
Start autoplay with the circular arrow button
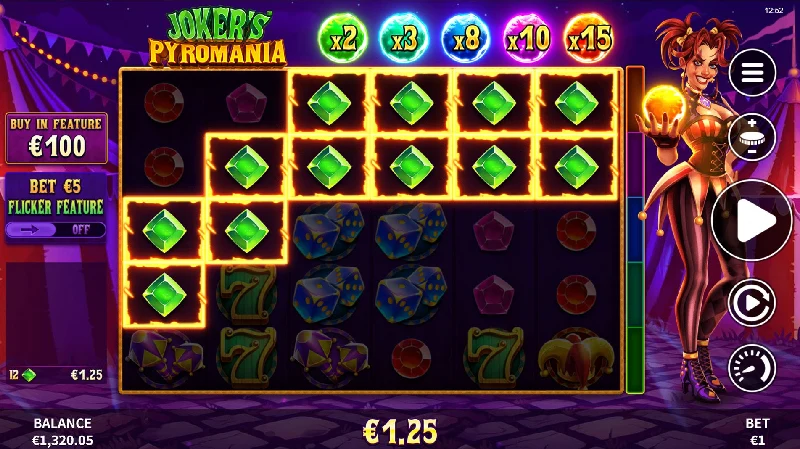point(752,302)
